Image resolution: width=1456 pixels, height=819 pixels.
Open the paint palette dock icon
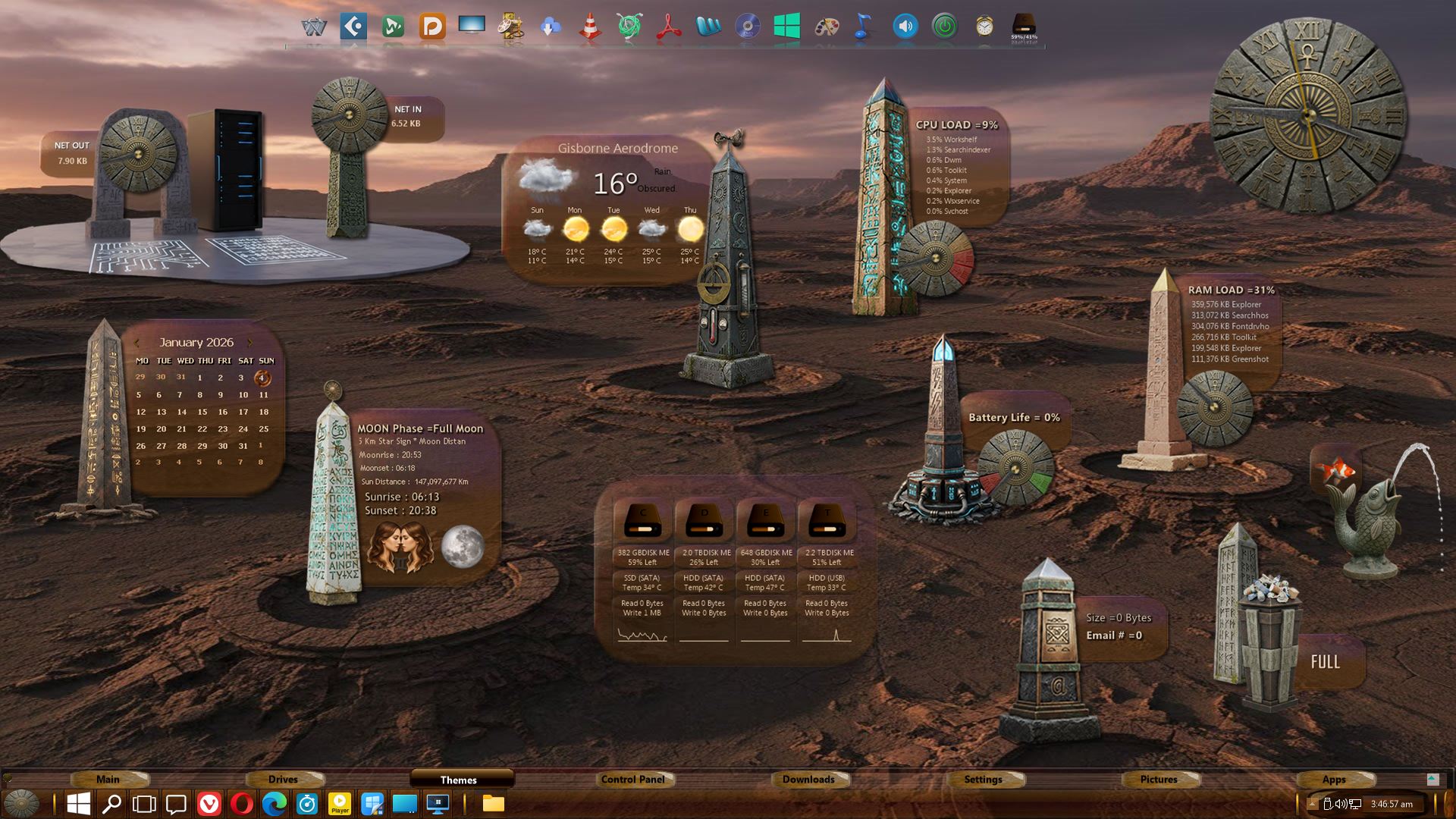[827, 27]
